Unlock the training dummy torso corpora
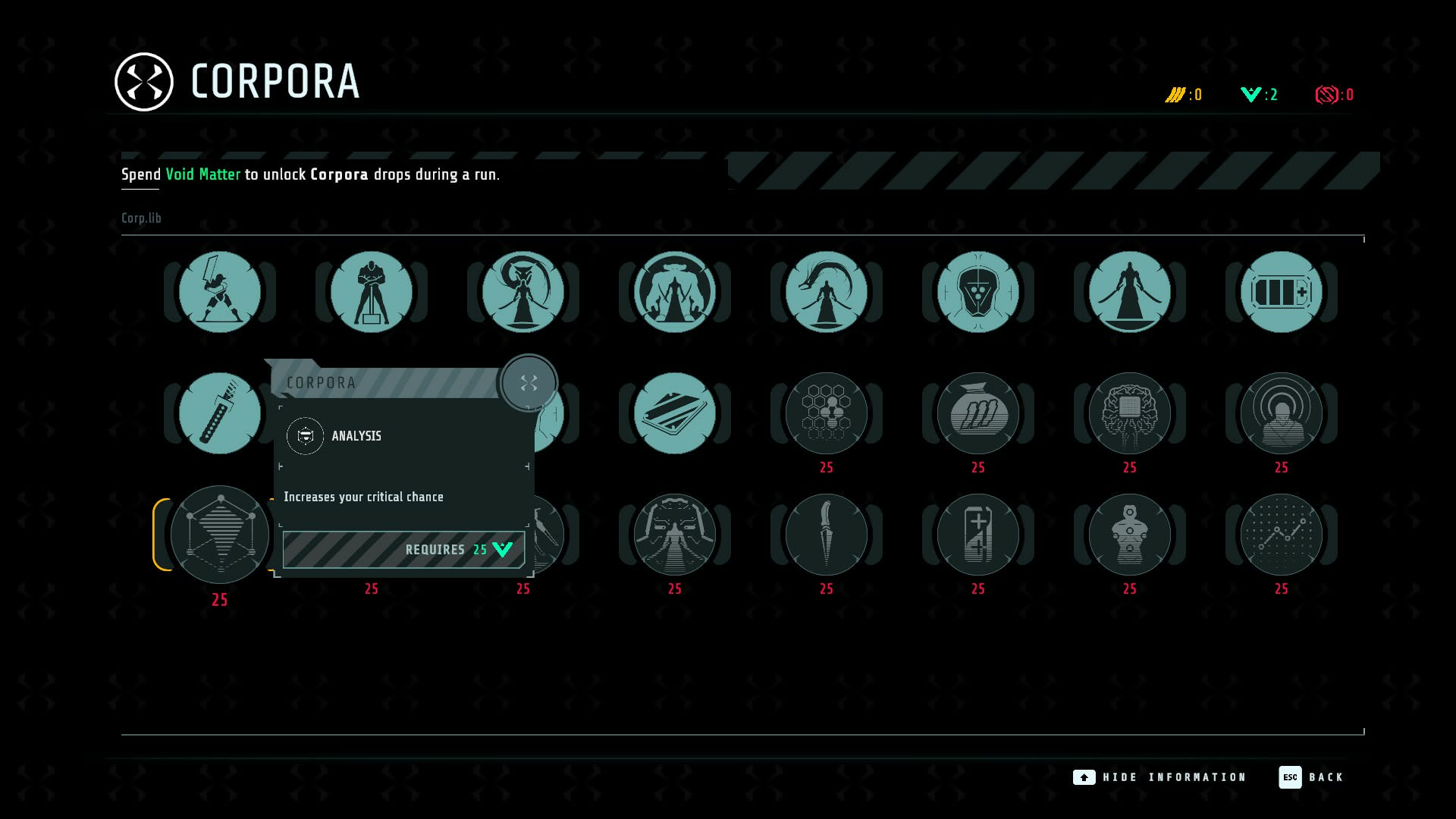 pos(1130,535)
